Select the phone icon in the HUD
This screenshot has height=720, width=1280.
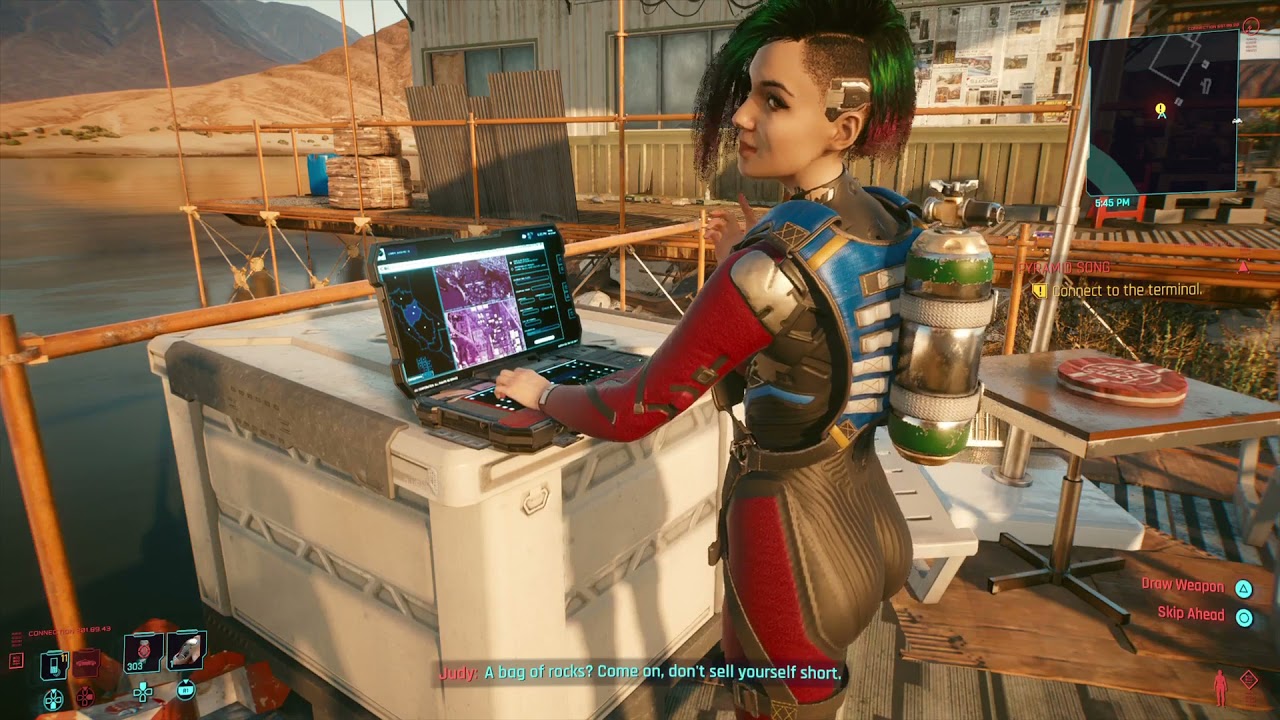click(54, 663)
